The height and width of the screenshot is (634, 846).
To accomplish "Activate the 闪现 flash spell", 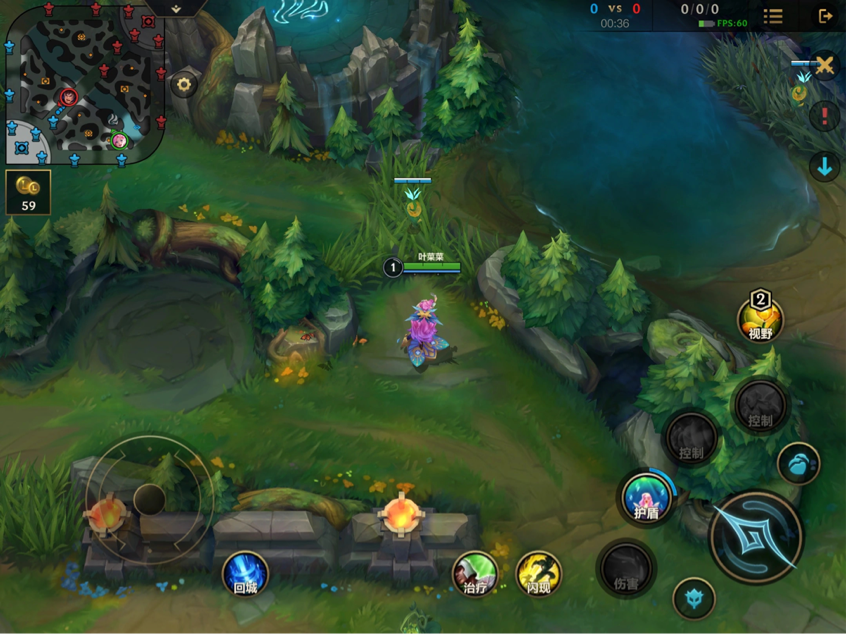I will coord(538,574).
